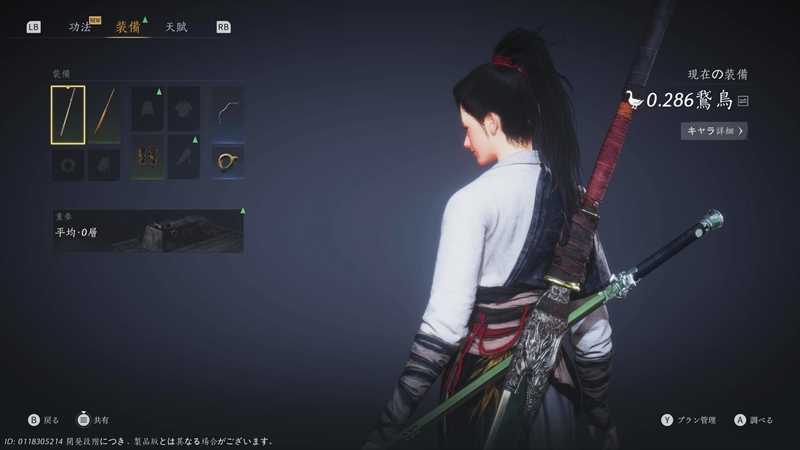
Task: Choose the second weapon slot with green glow
Action: (x=104, y=115)
